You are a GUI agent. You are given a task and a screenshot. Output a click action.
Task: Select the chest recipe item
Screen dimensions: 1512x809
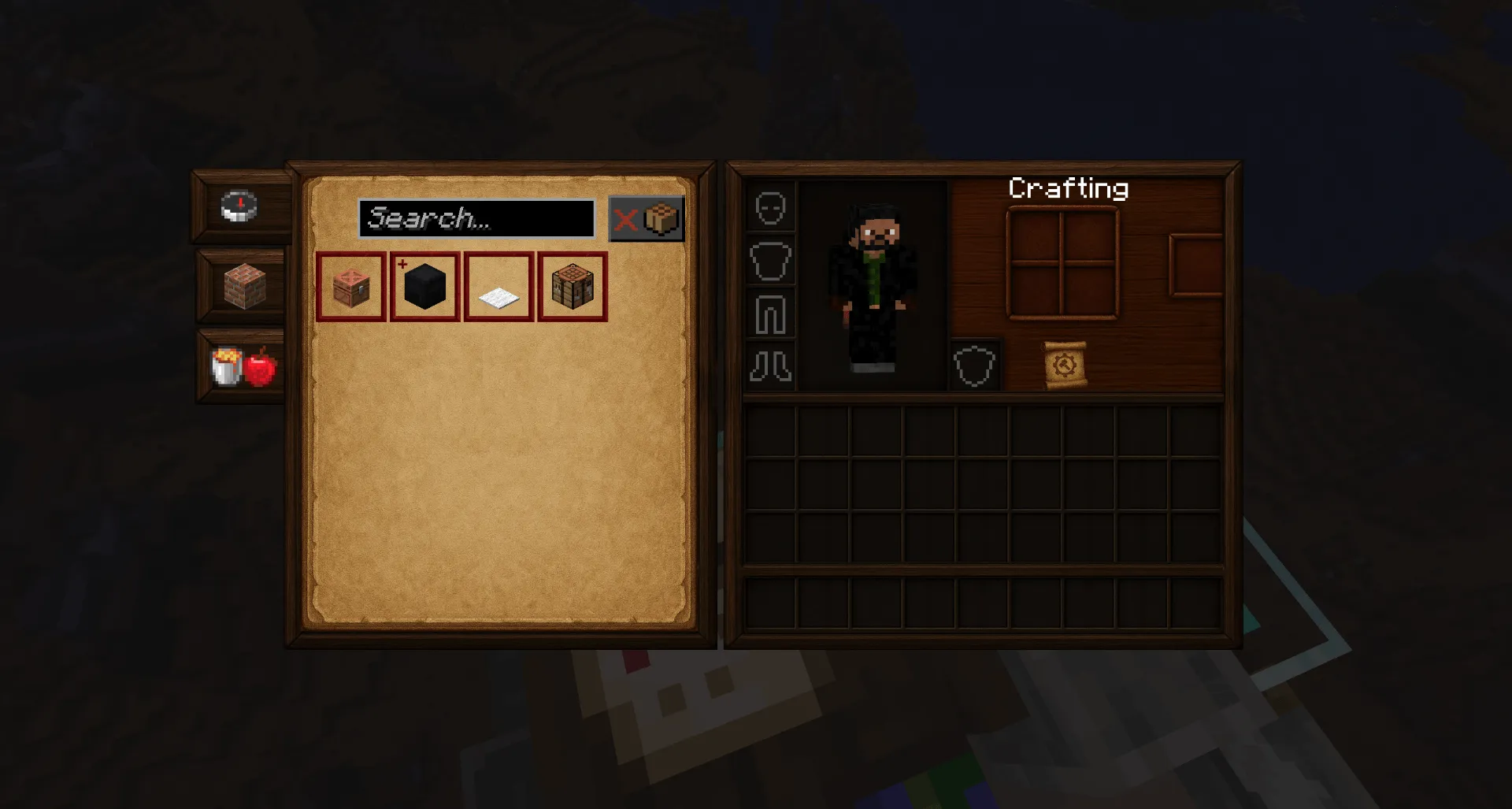click(350, 287)
